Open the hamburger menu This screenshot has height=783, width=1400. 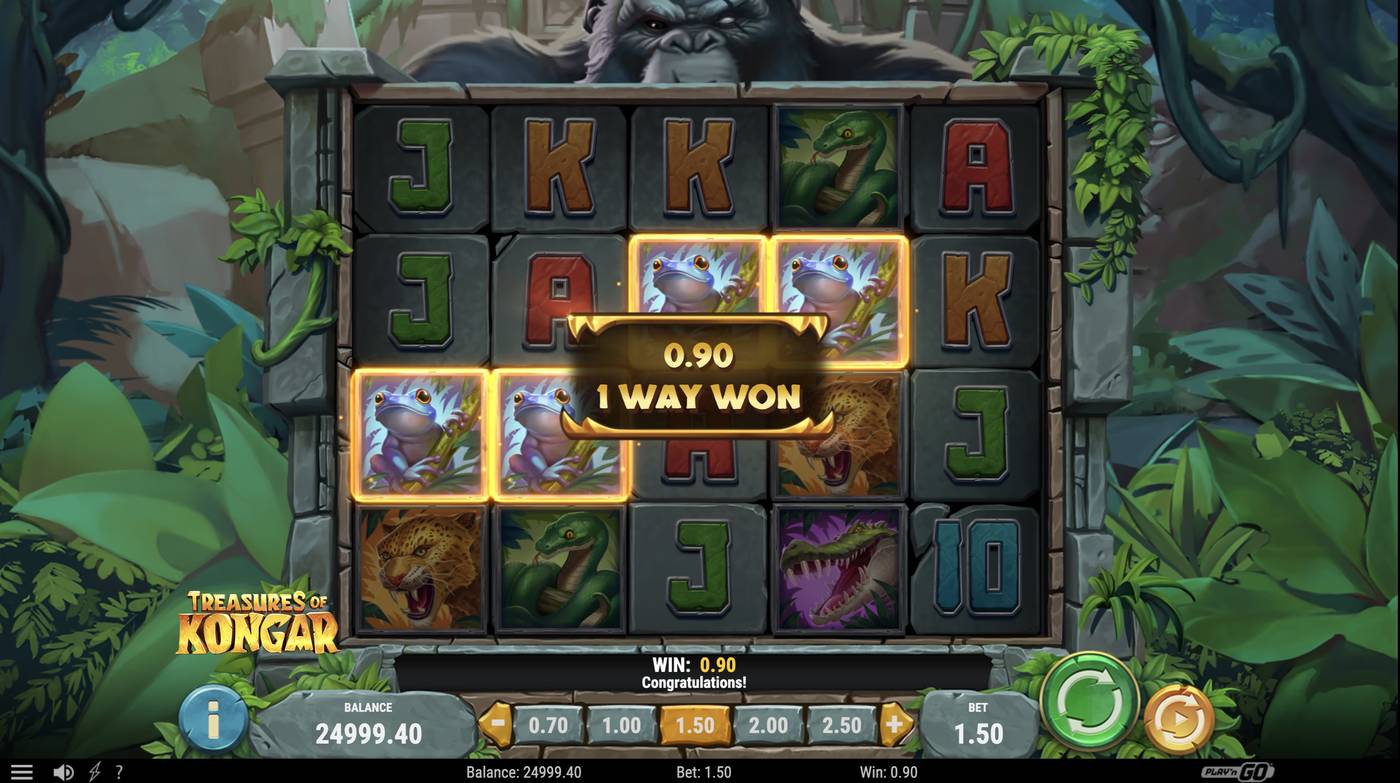point(21,770)
